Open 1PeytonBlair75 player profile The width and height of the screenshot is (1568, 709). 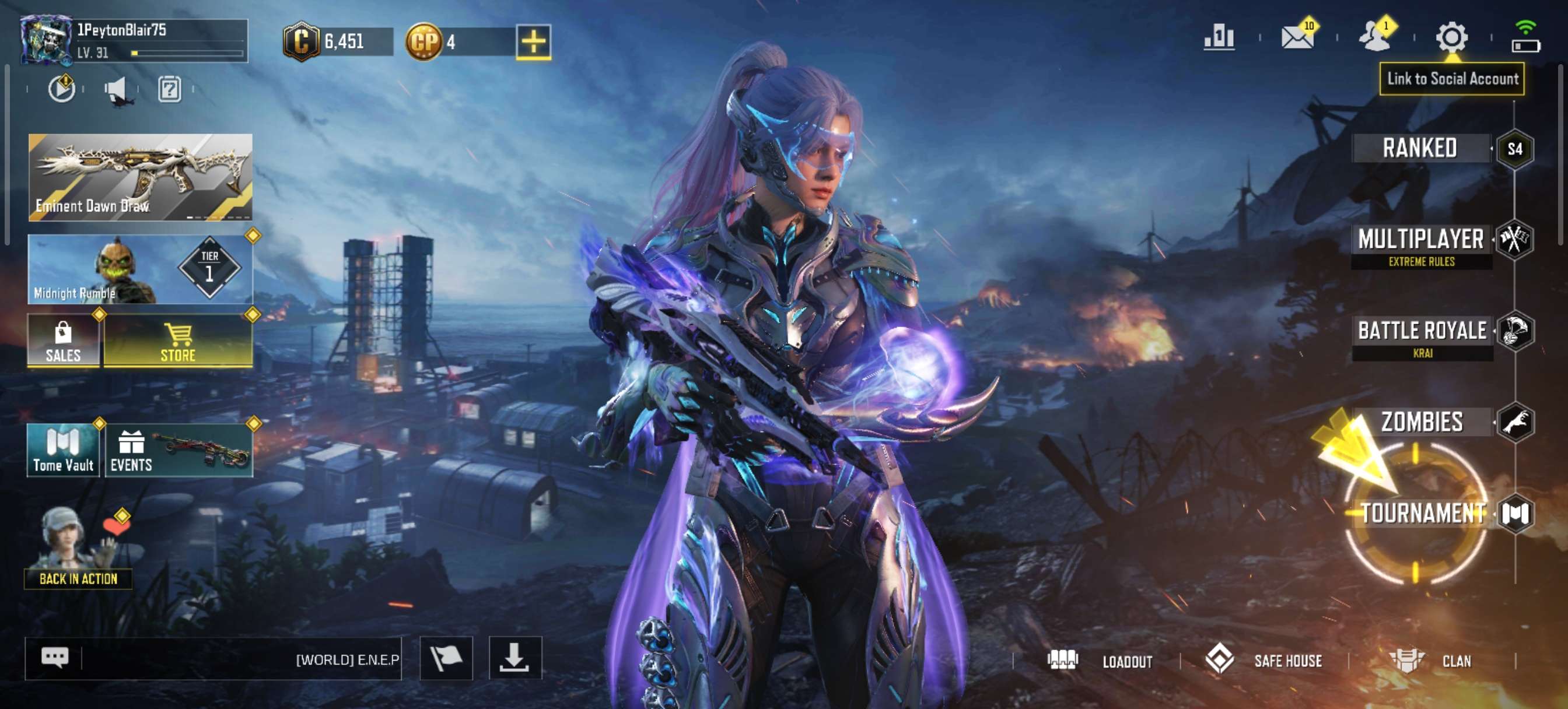[134, 41]
